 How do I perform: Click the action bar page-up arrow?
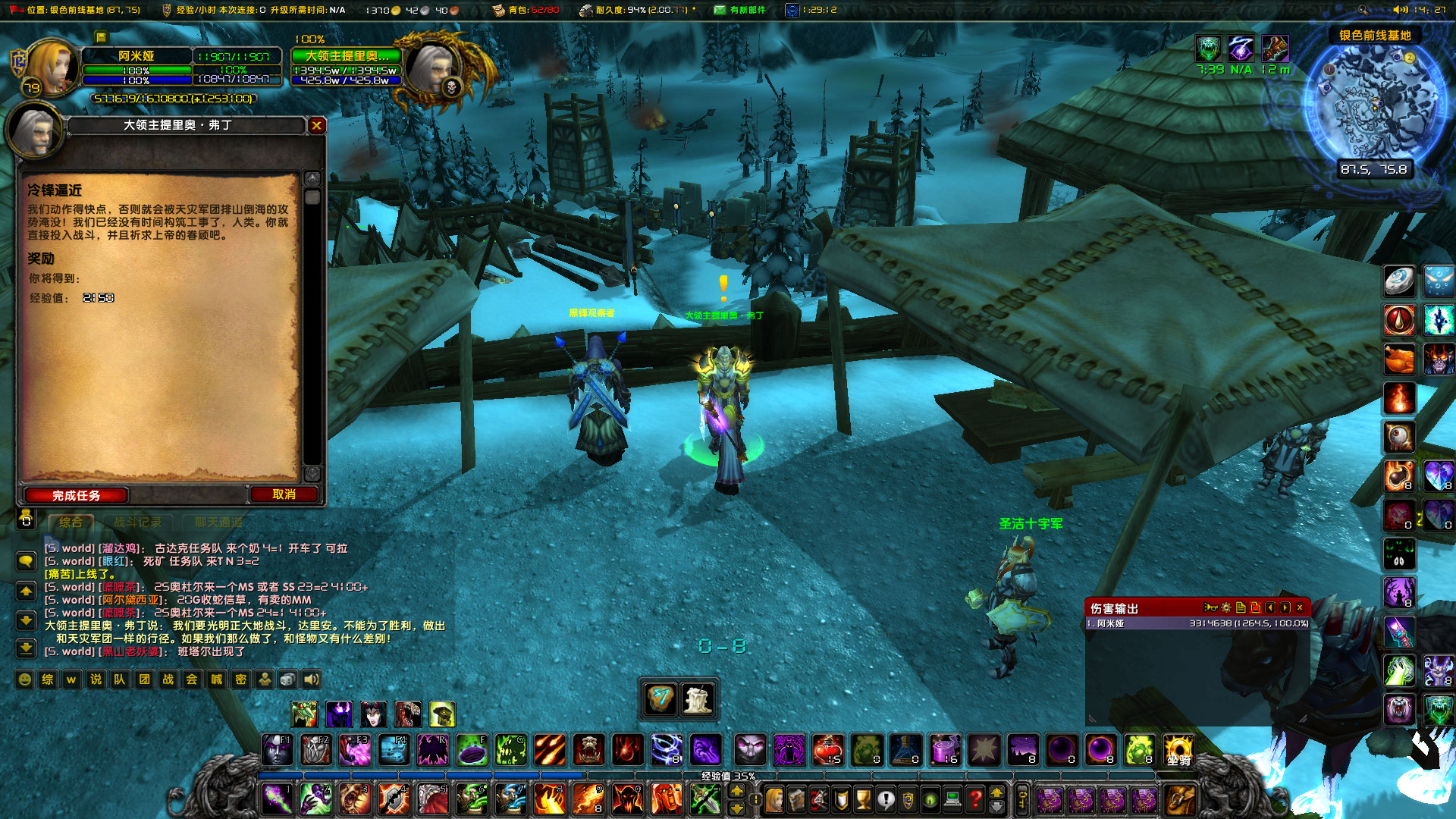[x=737, y=790]
